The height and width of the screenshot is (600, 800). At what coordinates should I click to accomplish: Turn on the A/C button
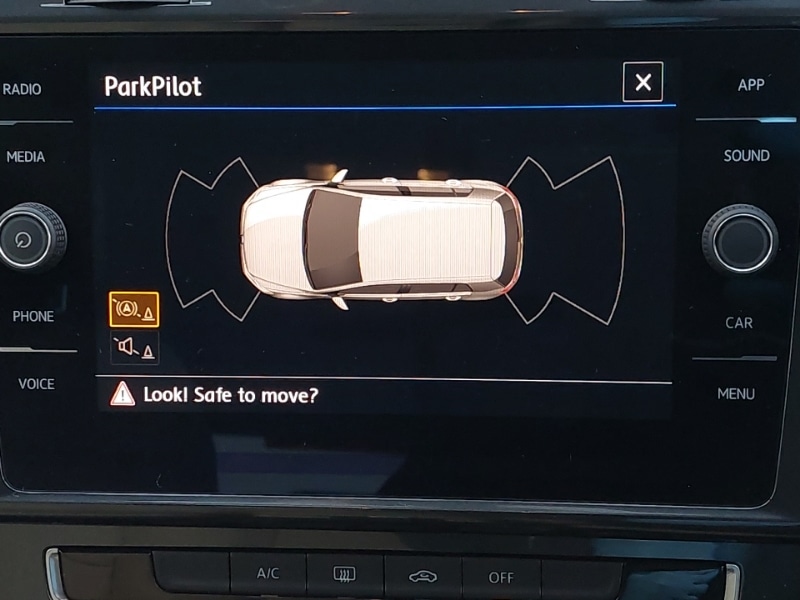[x=268, y=574]
